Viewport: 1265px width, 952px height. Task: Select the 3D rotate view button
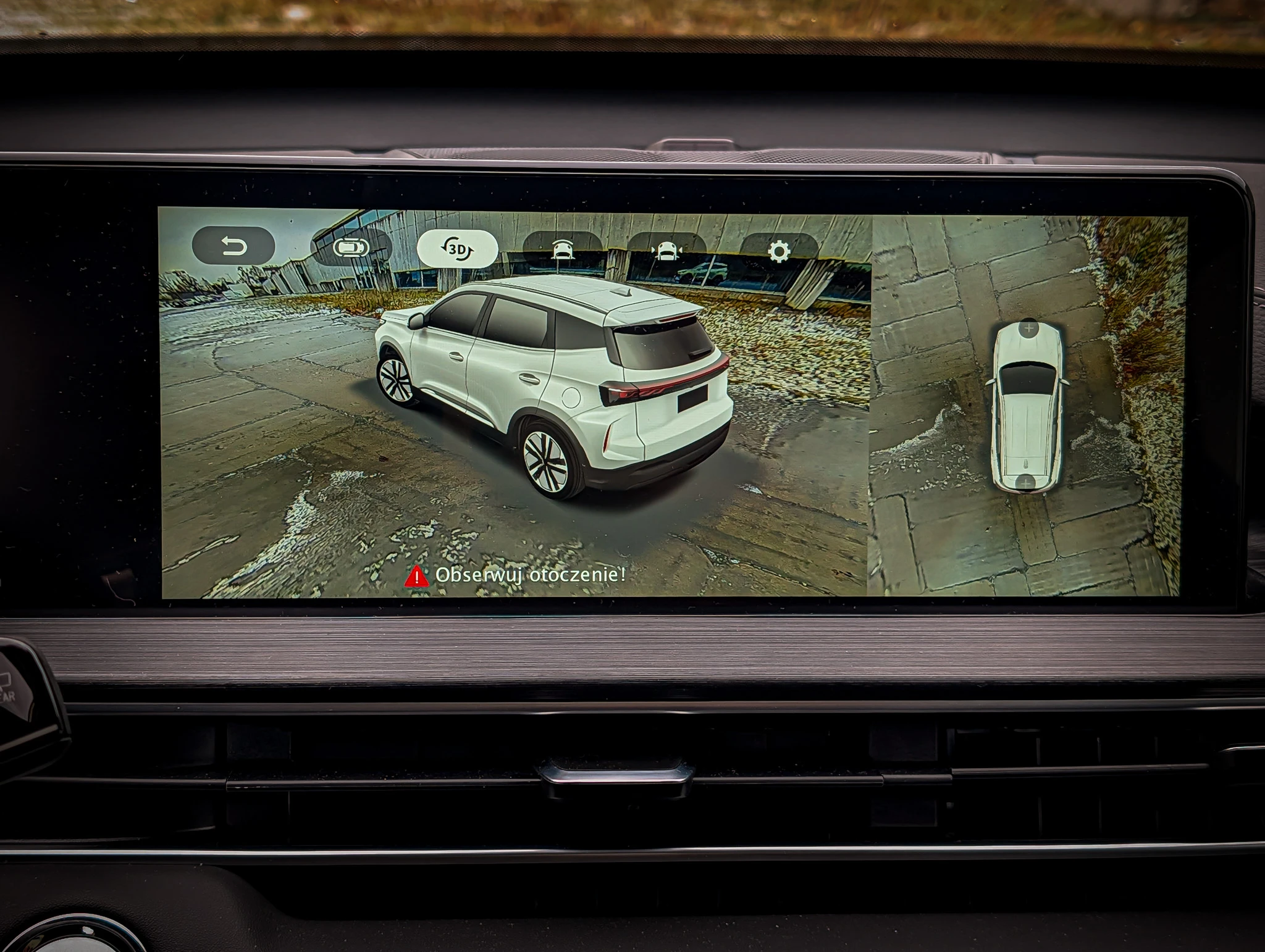pos(457,249)
